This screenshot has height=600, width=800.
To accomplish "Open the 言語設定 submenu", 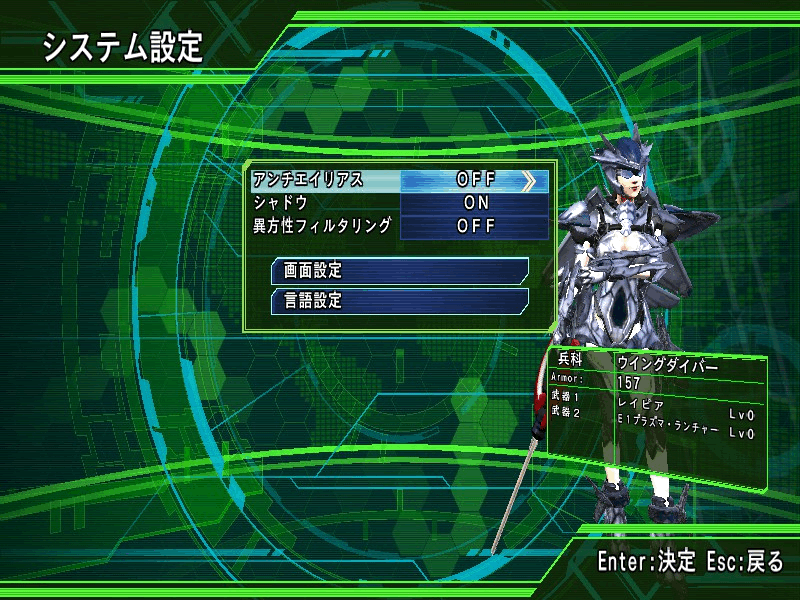I will pos(399,300).
